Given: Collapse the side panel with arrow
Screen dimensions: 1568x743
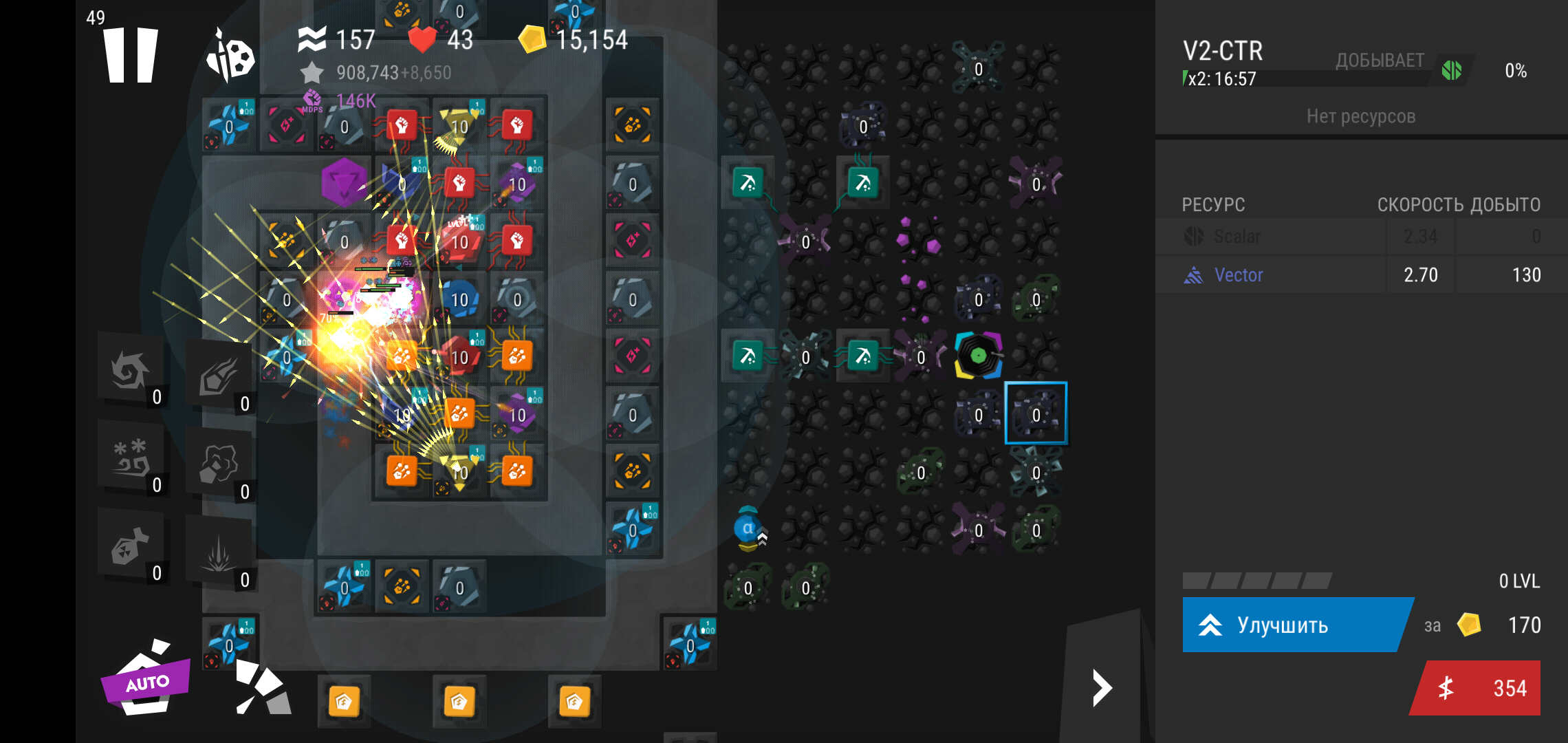Looking at the screenshot, I should (1102, 688).
